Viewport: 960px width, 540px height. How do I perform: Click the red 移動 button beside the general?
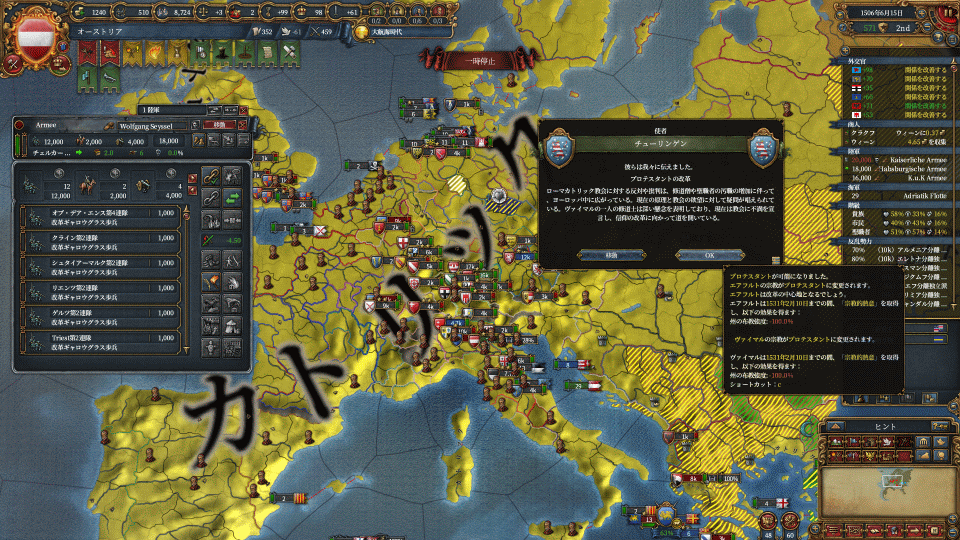[x=217, y=127]
